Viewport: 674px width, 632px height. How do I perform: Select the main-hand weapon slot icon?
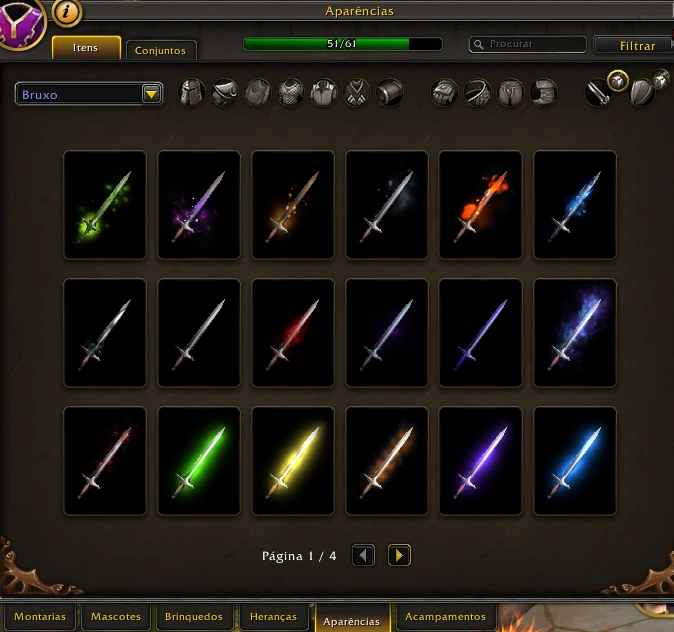pyautogui.click(x=598, y=92)
